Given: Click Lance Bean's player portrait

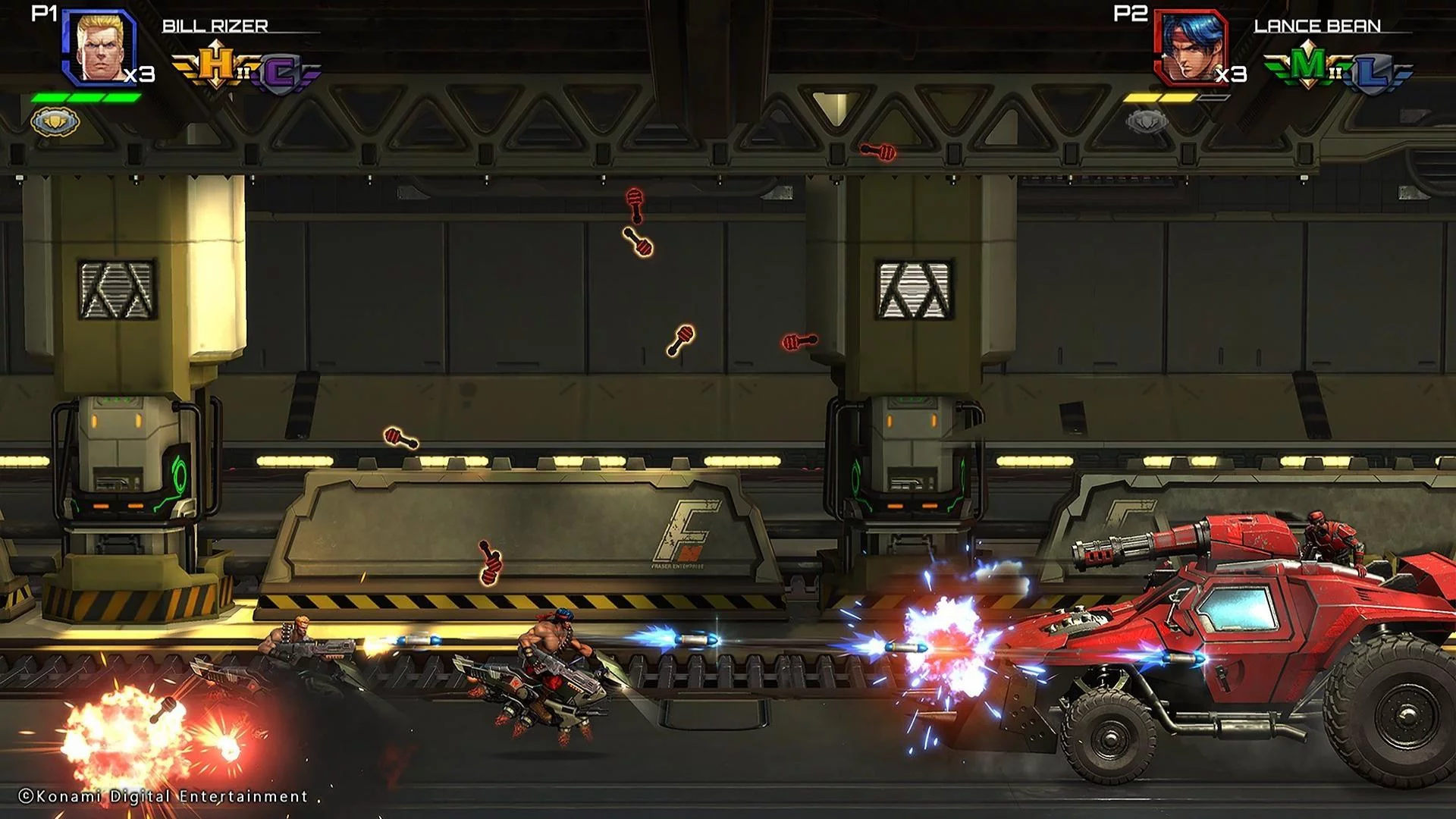Looking at the screenshot, I should point(1191,47).
